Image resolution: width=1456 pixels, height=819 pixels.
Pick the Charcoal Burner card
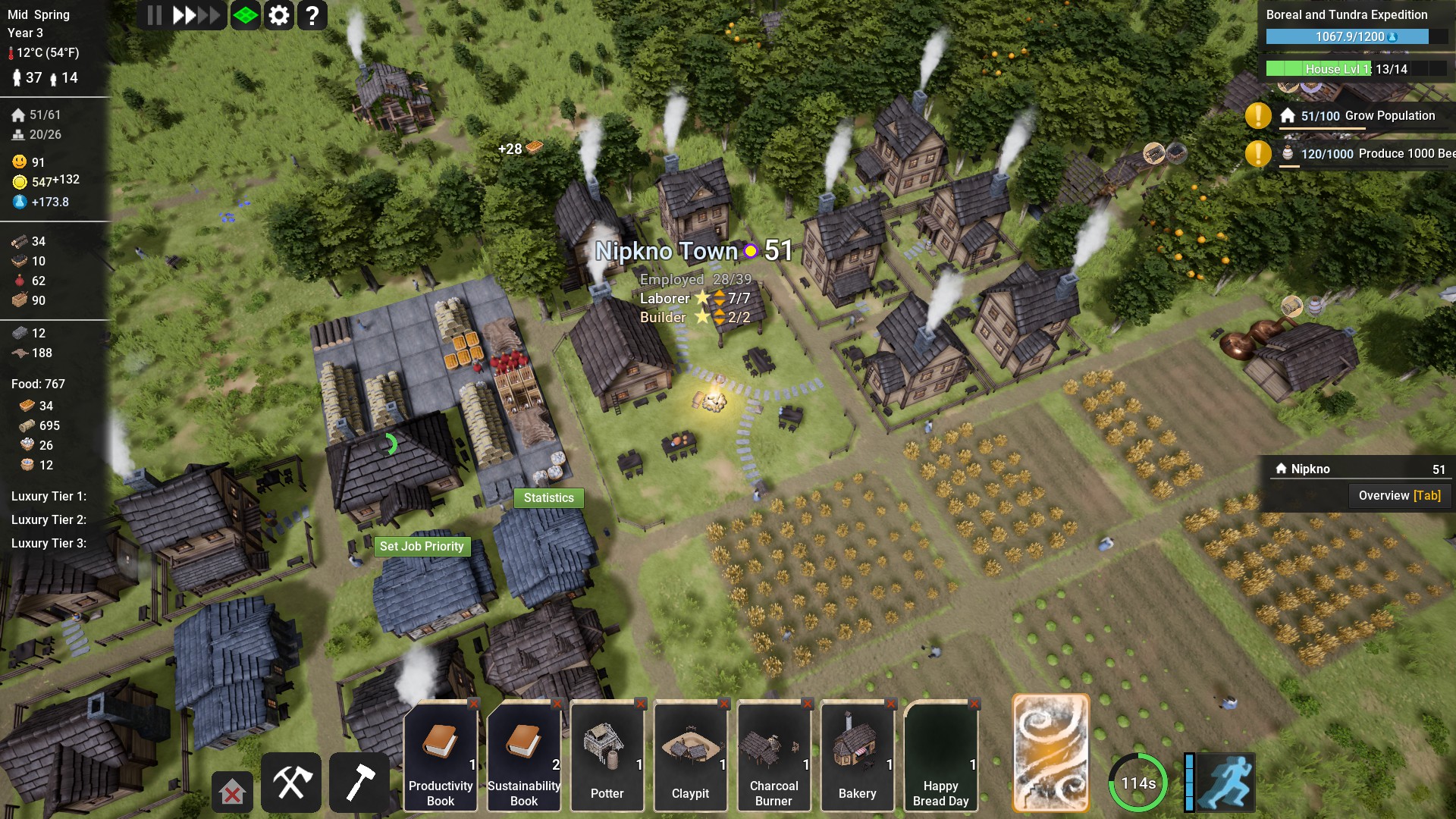tap(774, 756)
